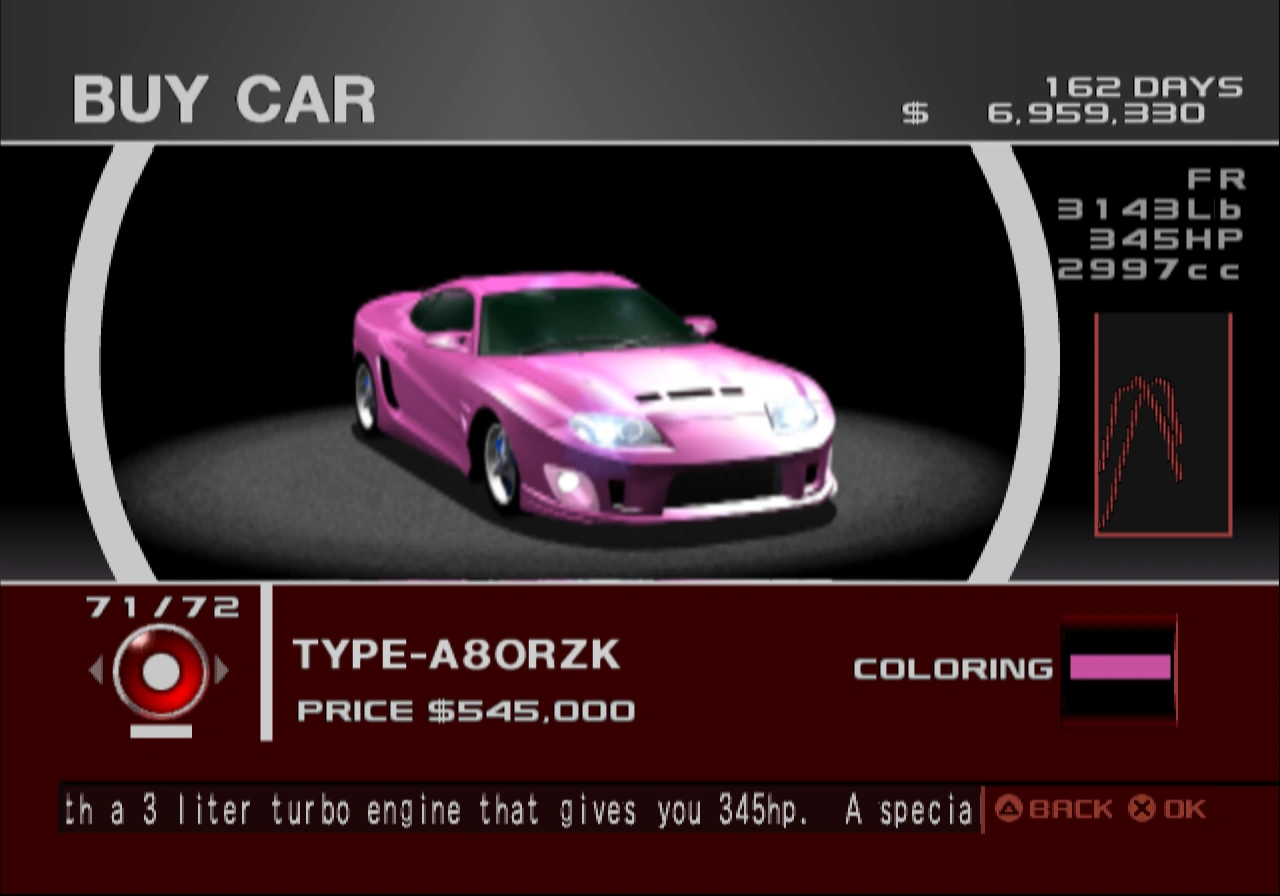
Task: Open the COLORING option
Action: pos(952,668)
